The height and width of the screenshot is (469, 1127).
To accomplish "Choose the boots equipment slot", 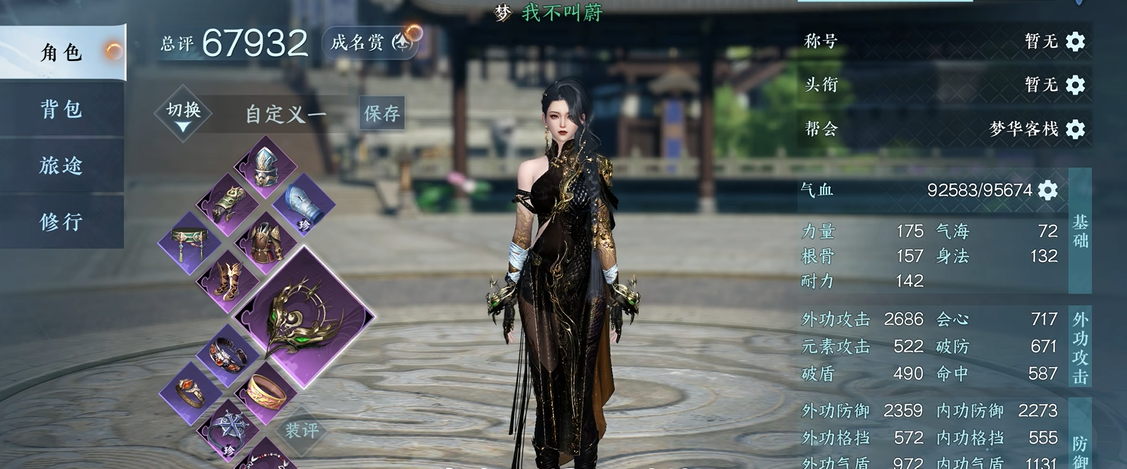I will click(x=228, y=279).
